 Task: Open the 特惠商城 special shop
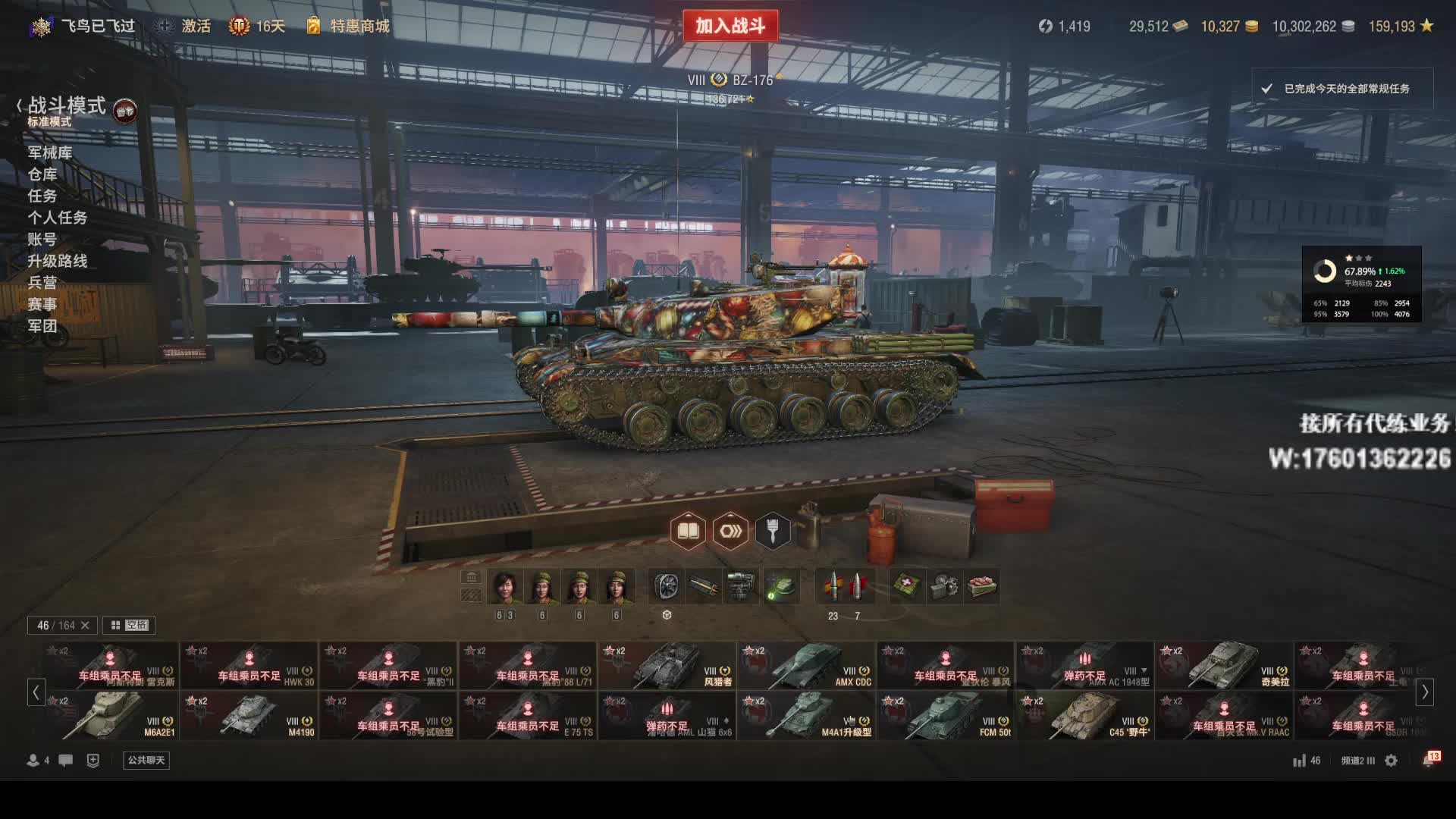pos(349,26)
